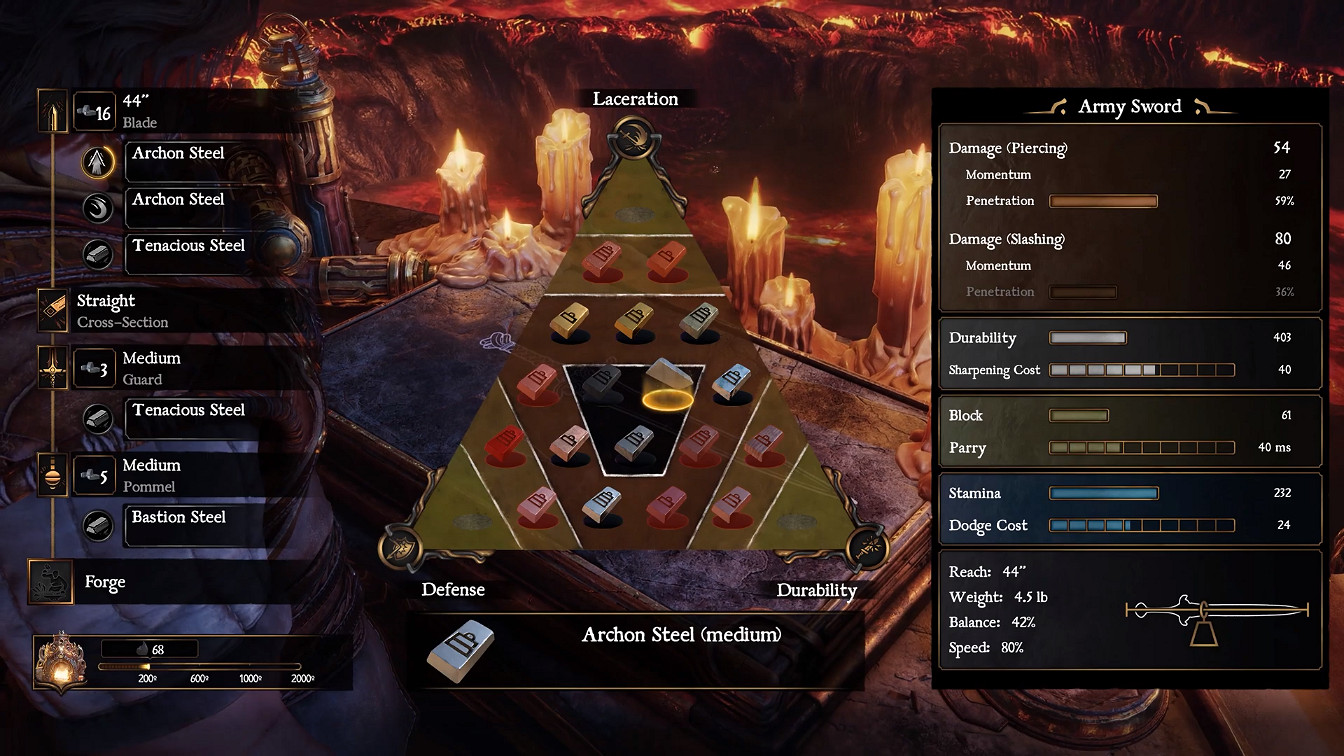
Task: Select the Durability label below the triangle
Action: coord(818,591)
